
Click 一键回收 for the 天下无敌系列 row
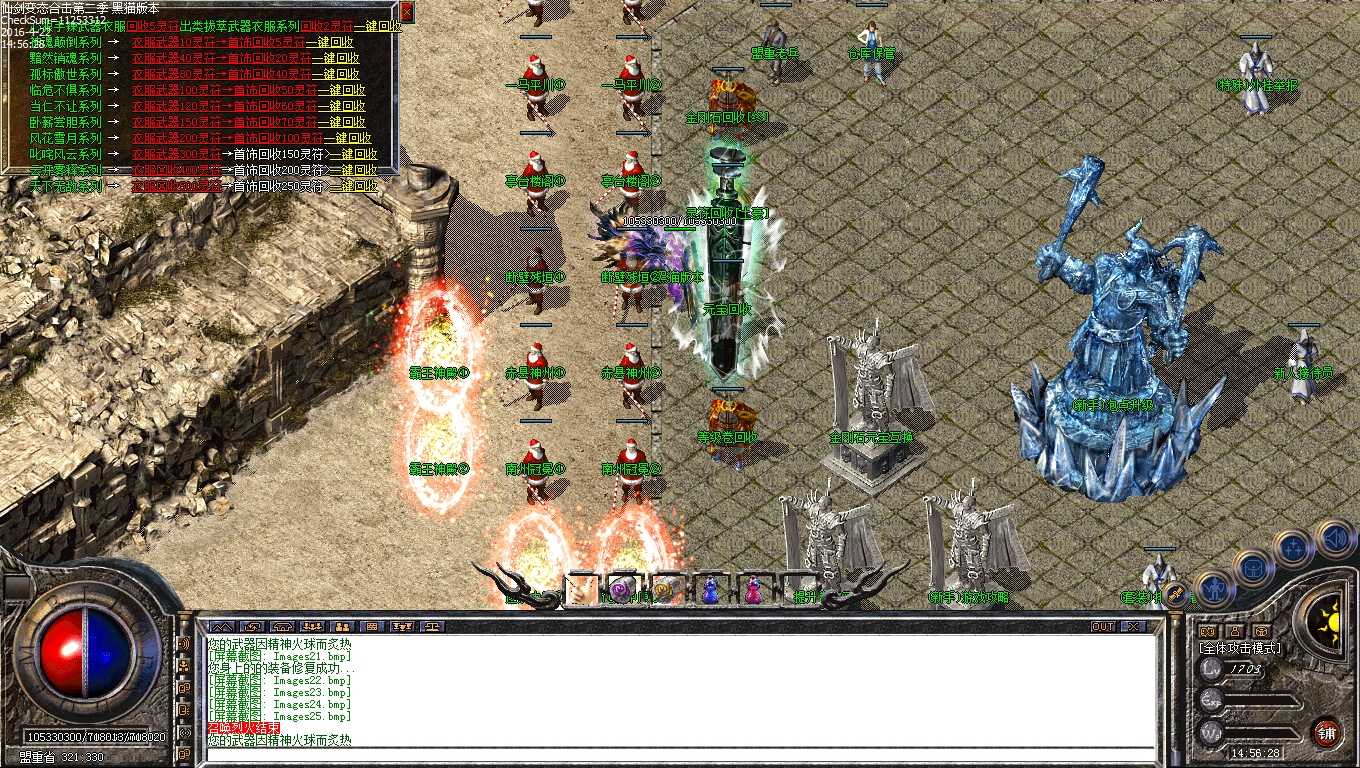point(354,187)
